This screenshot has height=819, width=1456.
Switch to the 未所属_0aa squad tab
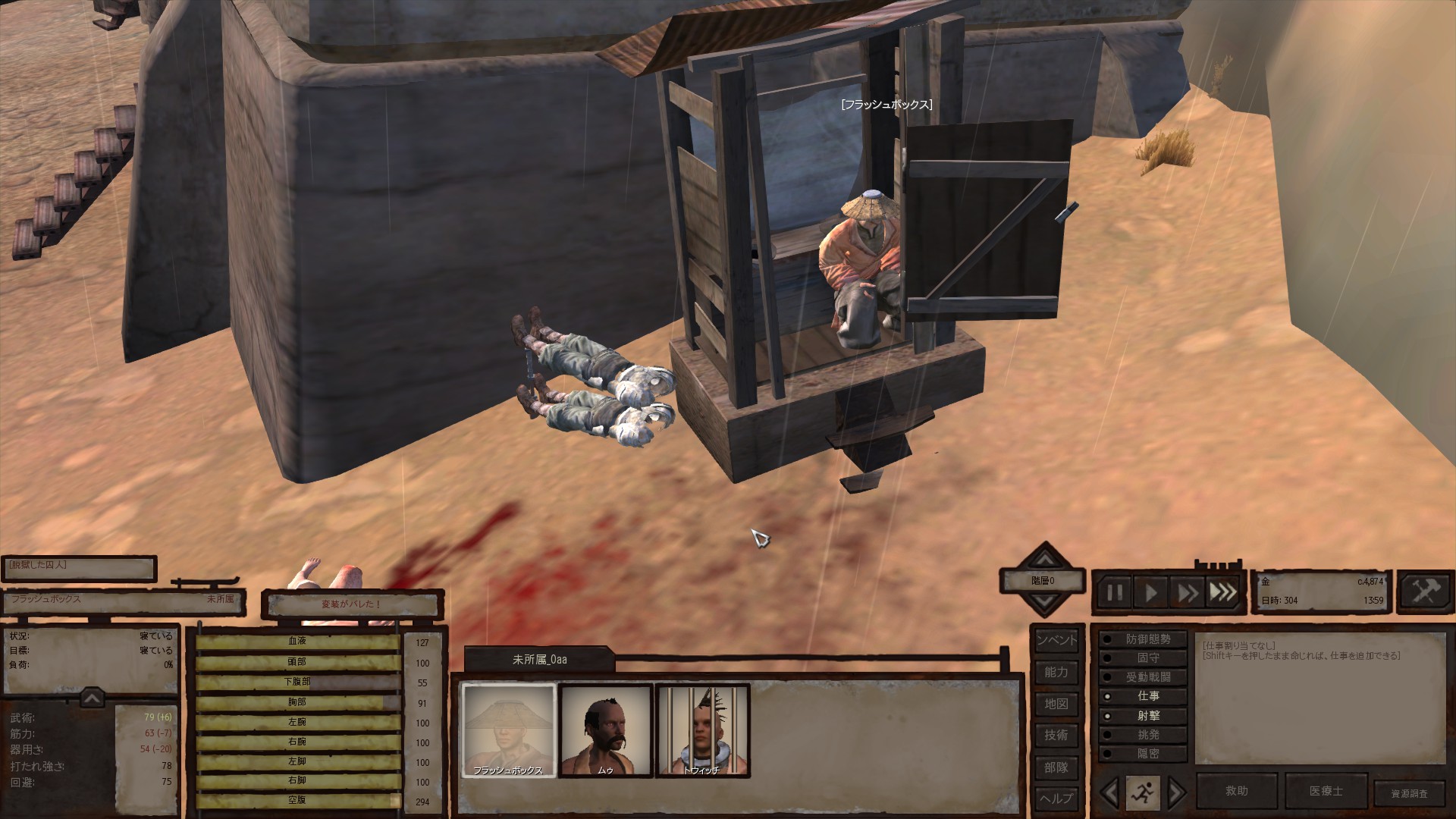(539, 660)
